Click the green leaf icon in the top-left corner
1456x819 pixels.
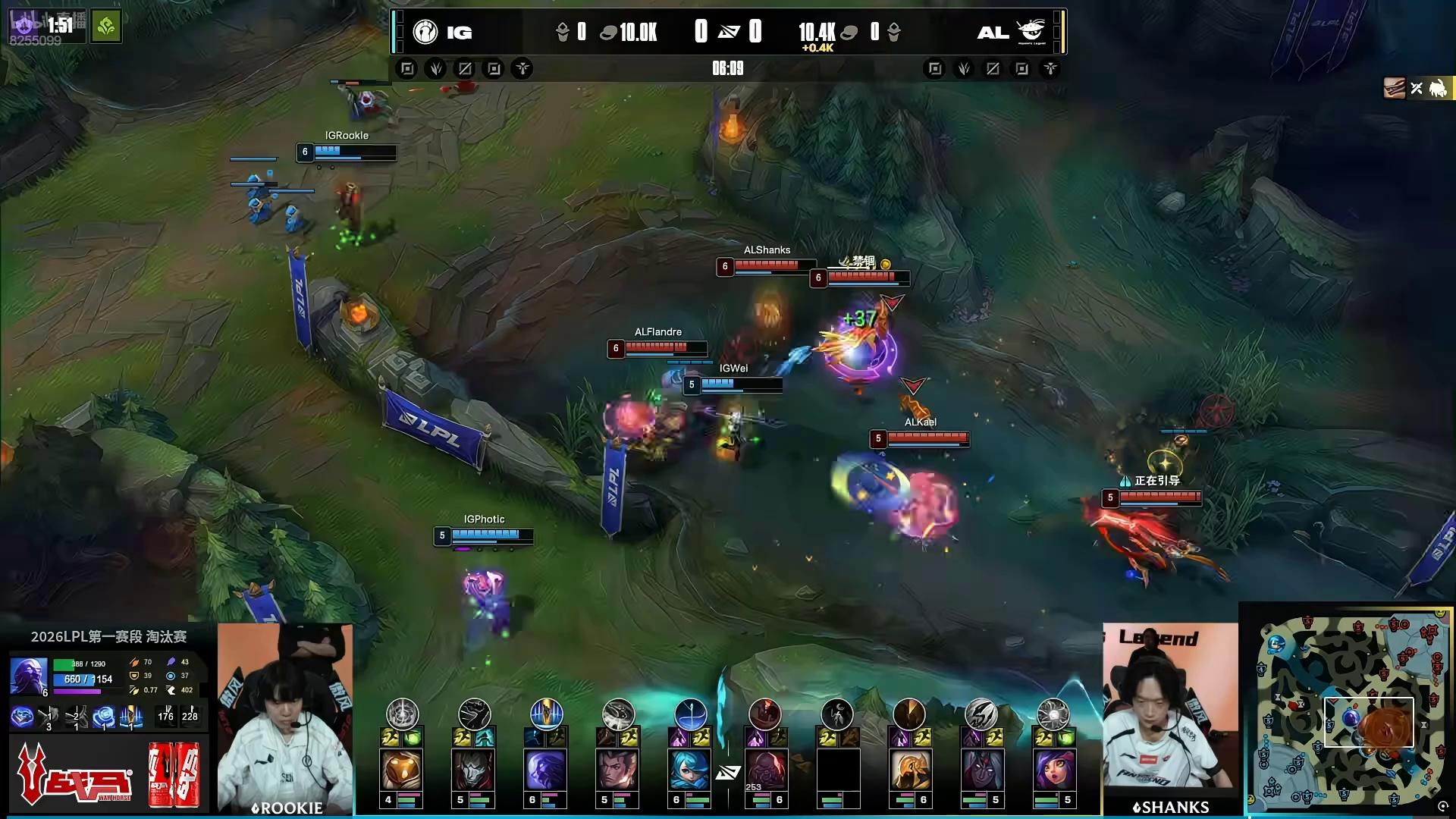coord(106,27)
